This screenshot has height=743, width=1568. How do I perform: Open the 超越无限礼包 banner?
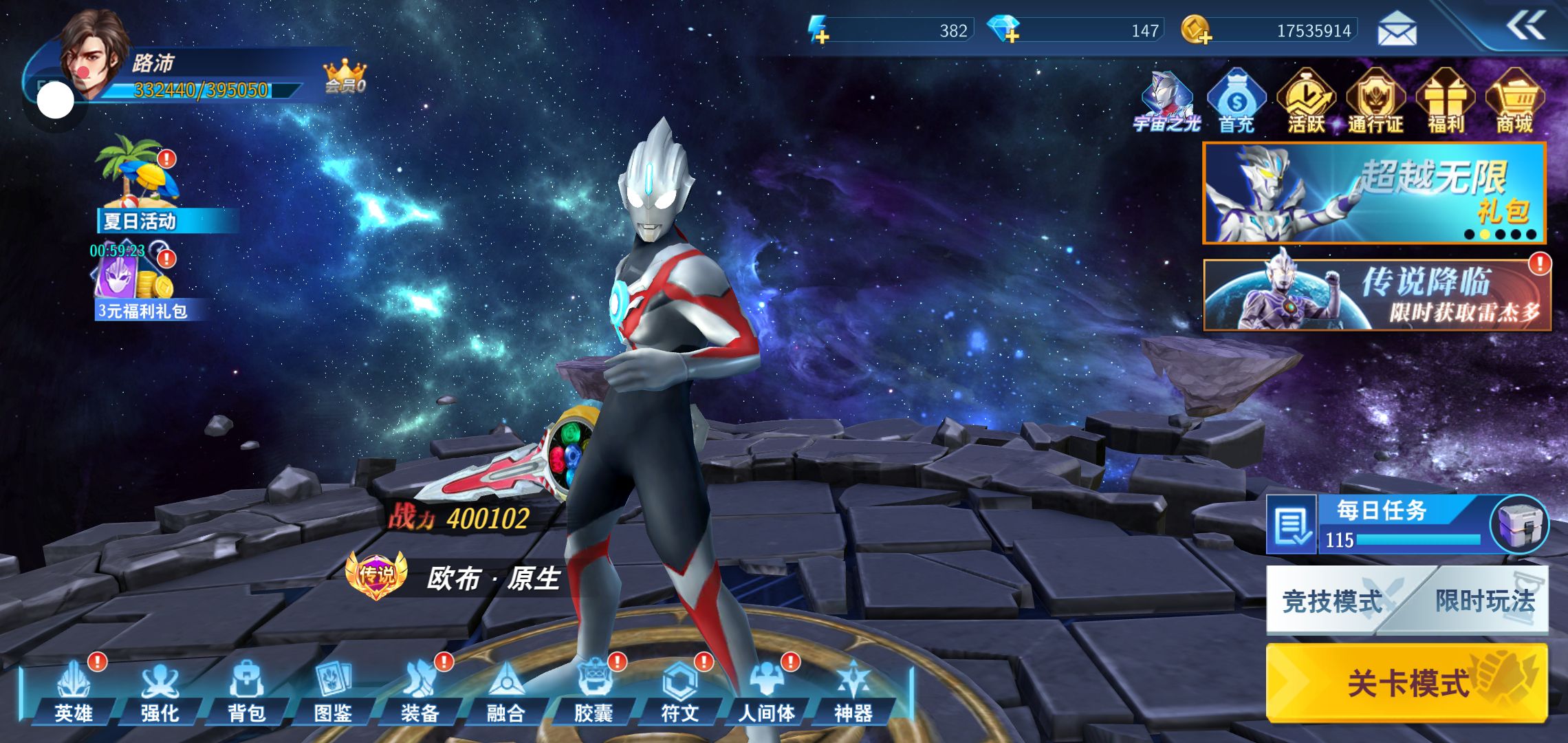tap(1374, 193)
